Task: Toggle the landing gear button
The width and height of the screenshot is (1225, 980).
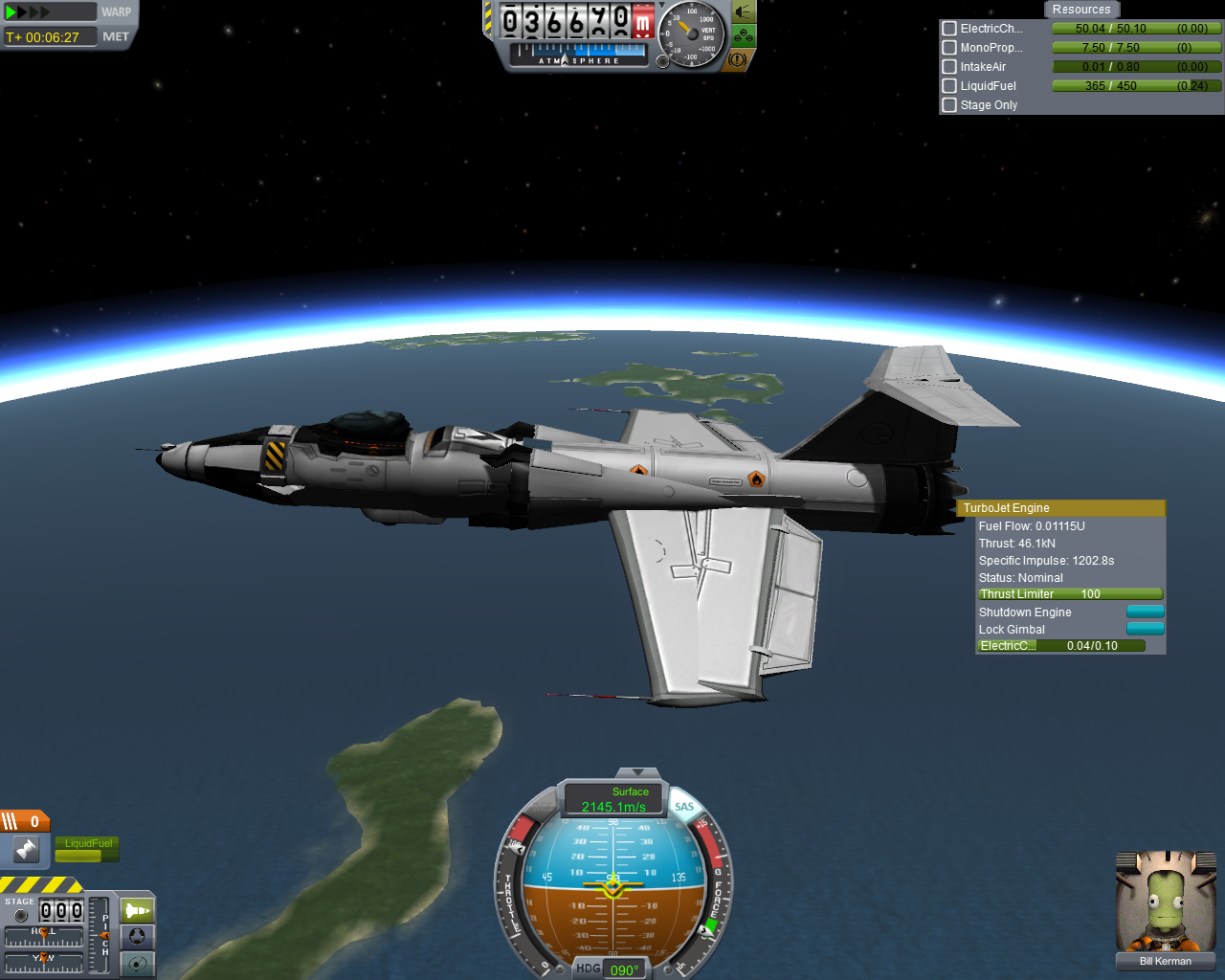Action: tap(744, 36)
